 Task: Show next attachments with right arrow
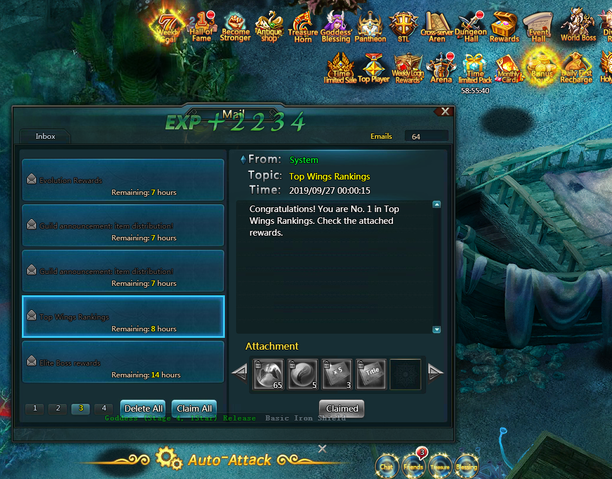click(x=435, y=372)
